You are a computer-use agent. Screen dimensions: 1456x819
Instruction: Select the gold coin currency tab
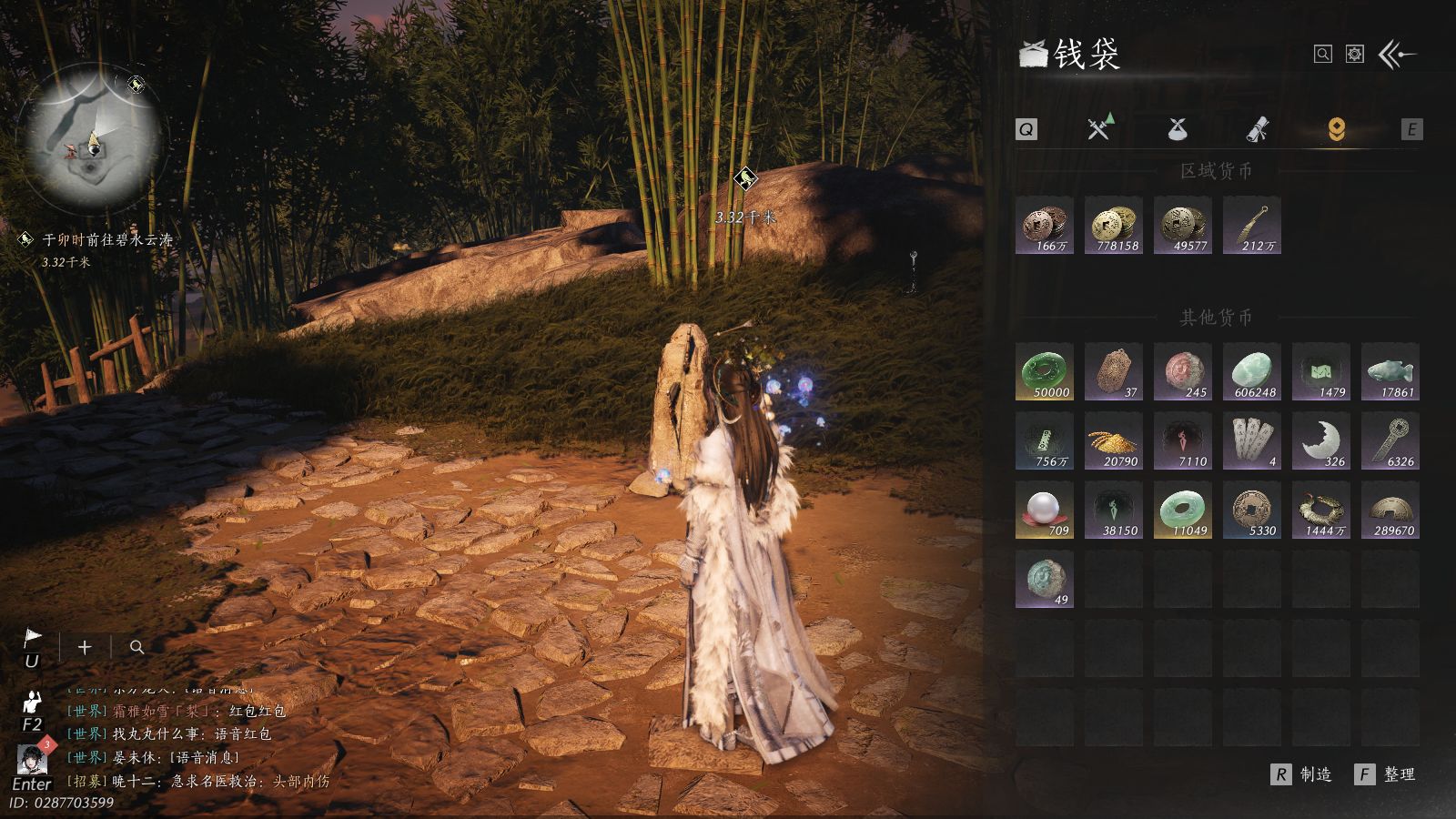[x=1336, y=129]
